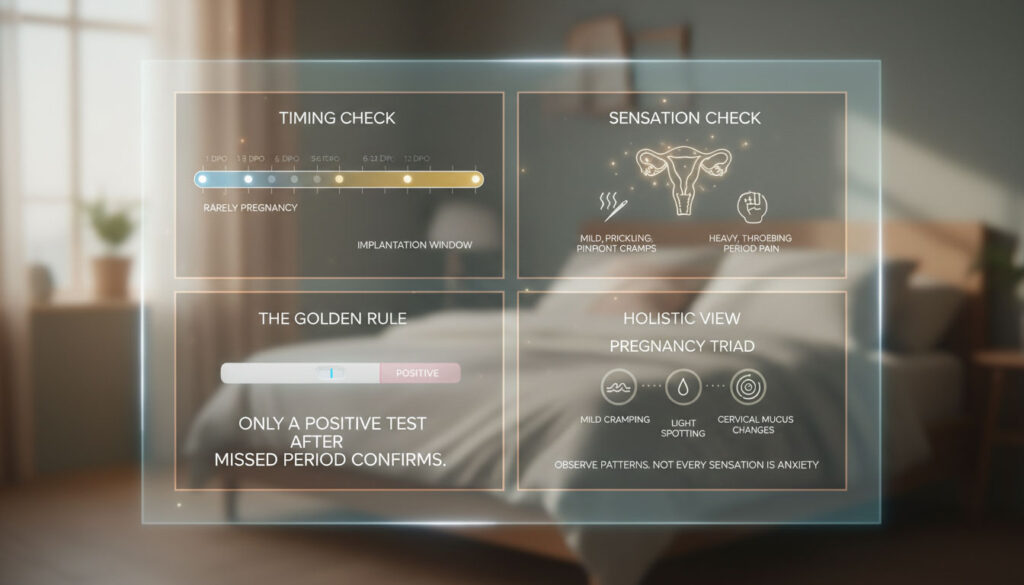Pick the fist icon for period pain

point(750,206)
